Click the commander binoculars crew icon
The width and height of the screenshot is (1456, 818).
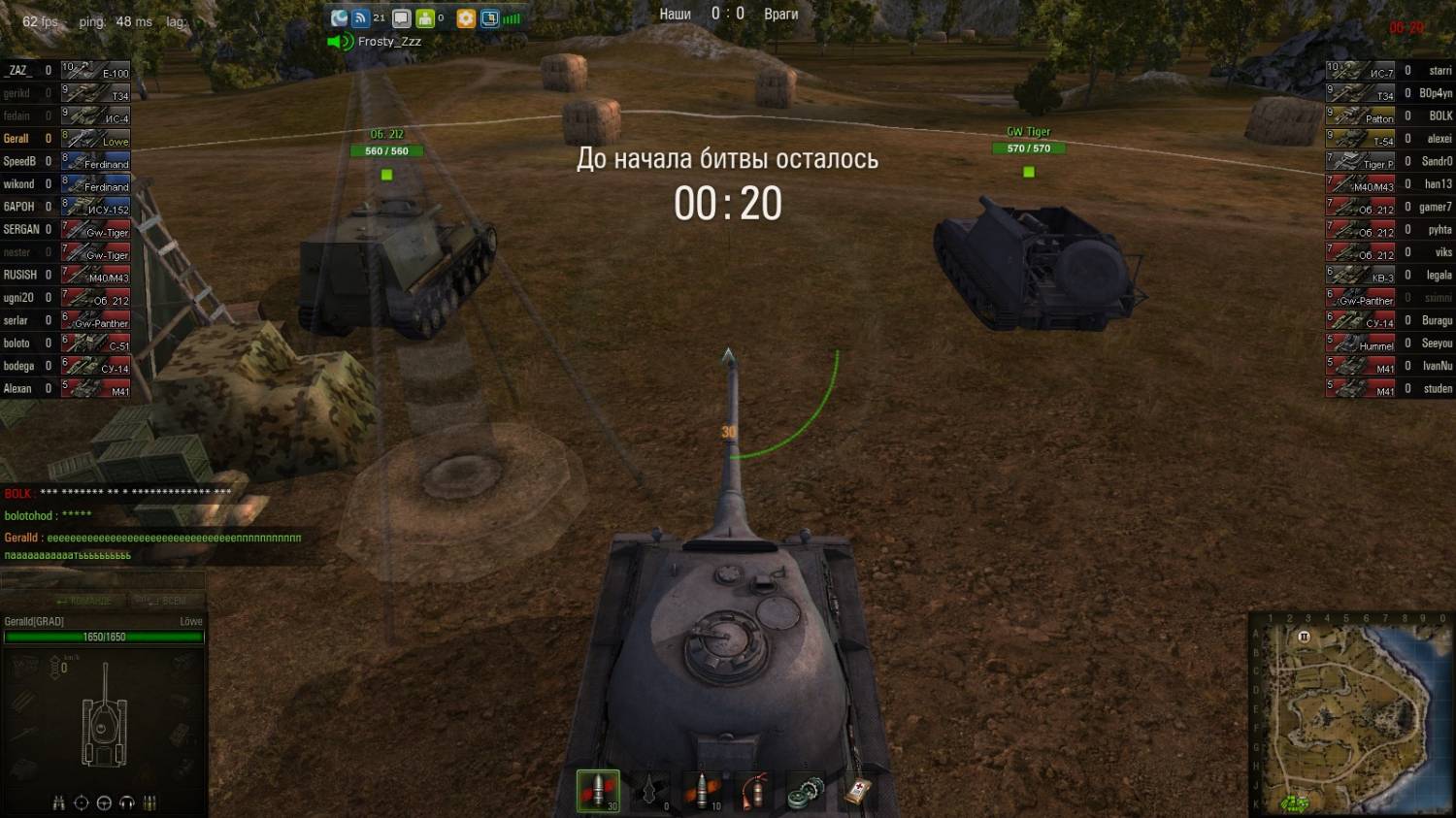[x=59, y=802]
